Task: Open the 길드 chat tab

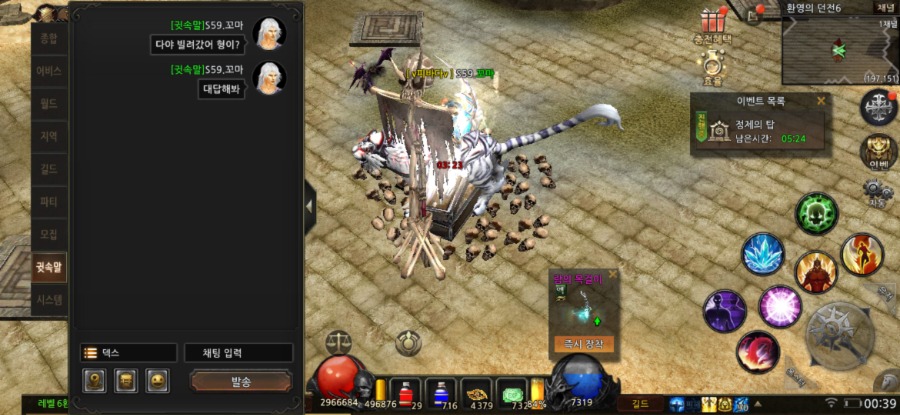Action: coord(49,169)
